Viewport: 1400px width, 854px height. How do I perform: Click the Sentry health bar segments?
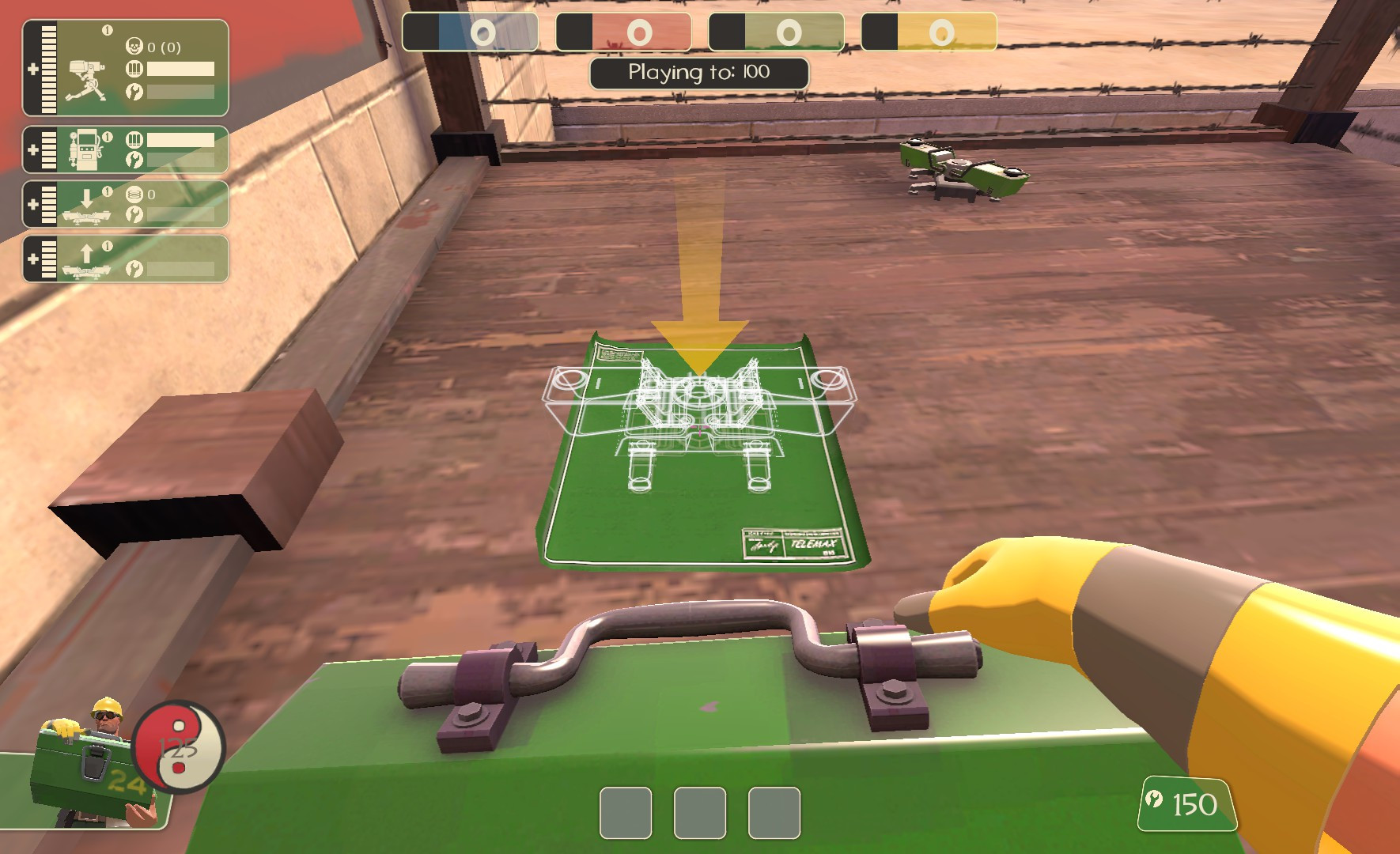point(49,67)
